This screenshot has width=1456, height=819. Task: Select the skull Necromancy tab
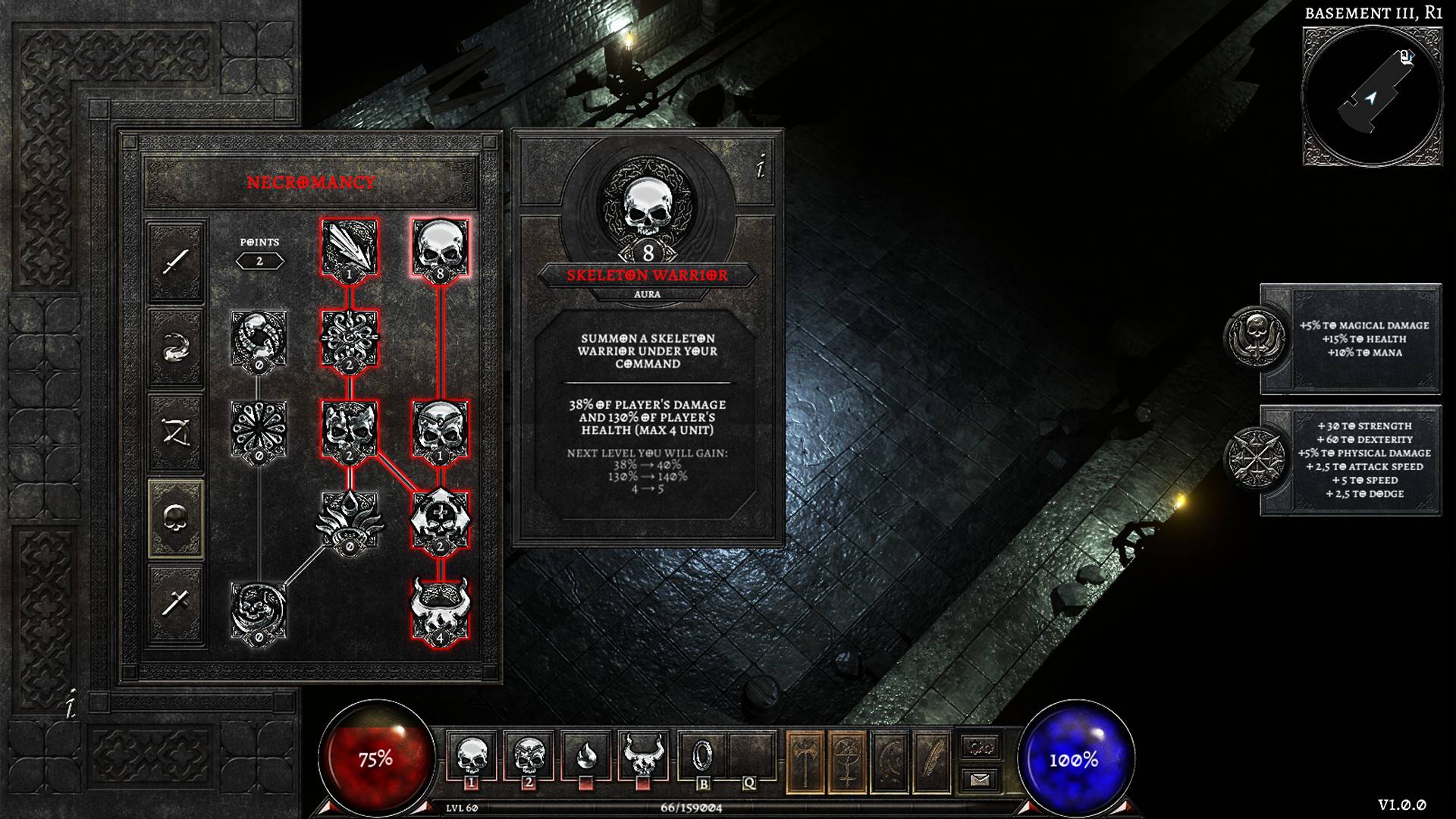click(x=176, y=519)
